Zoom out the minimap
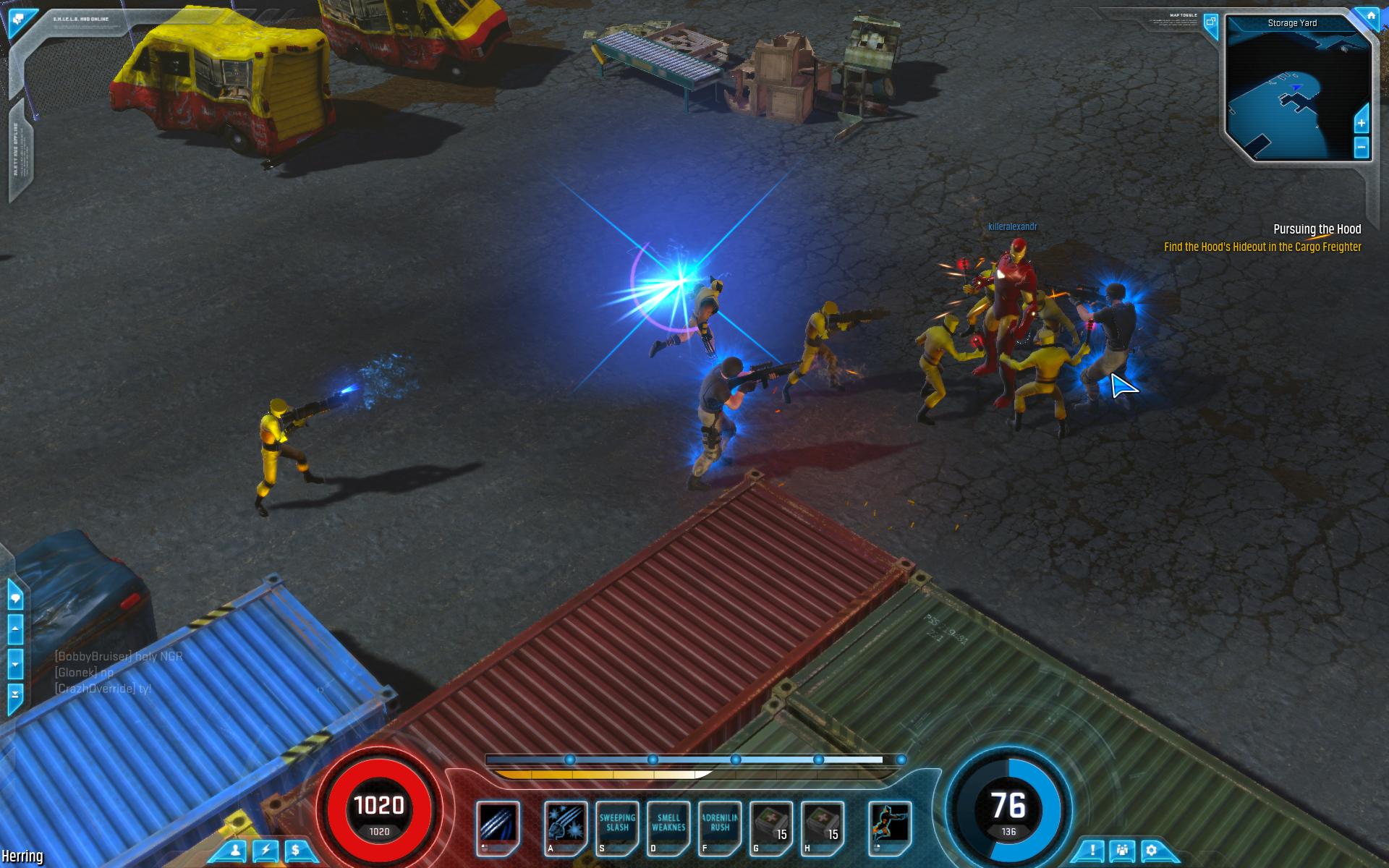This screenshot has width=1389, height=868. pyautogui.click(x=1361, y=148)
